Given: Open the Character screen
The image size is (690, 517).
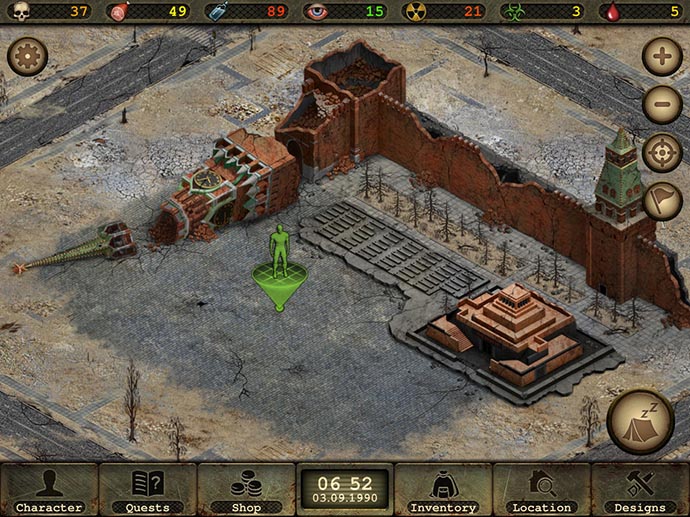Looking at the screenshot, I should 48,490.
